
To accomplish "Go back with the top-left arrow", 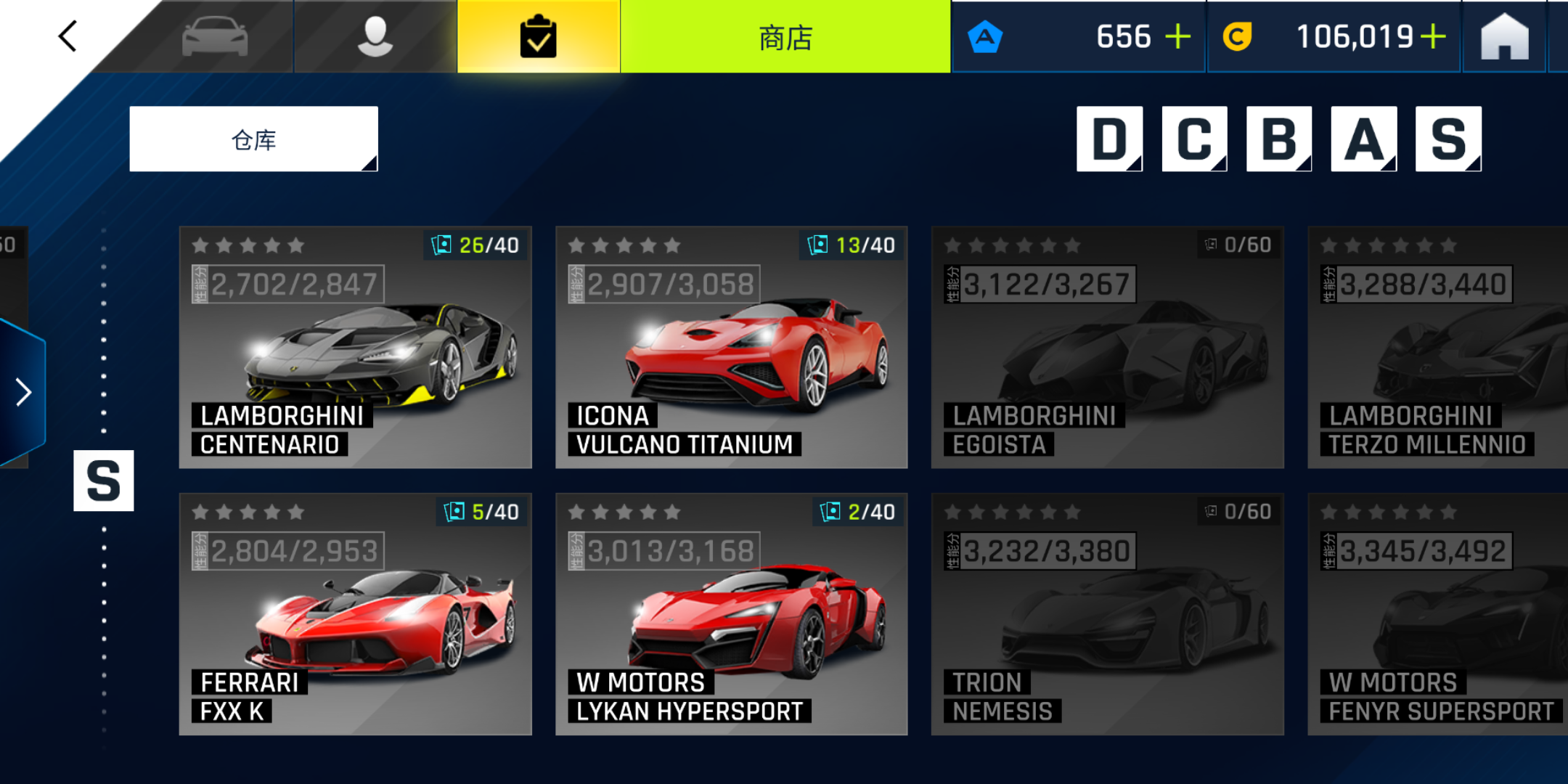I will 68,36.
